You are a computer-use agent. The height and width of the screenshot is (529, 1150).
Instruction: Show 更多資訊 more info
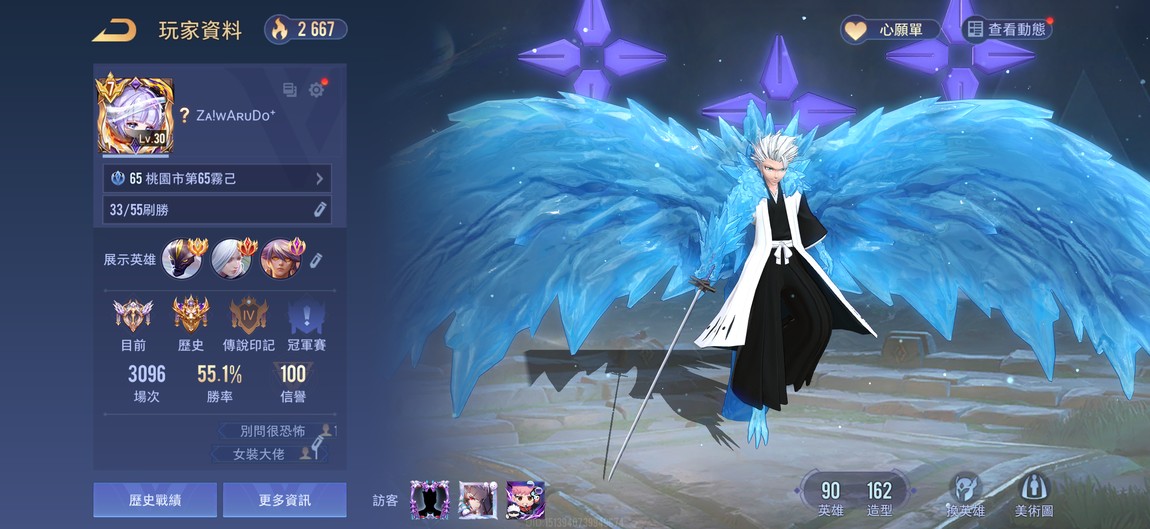click(x=284, y=500)
